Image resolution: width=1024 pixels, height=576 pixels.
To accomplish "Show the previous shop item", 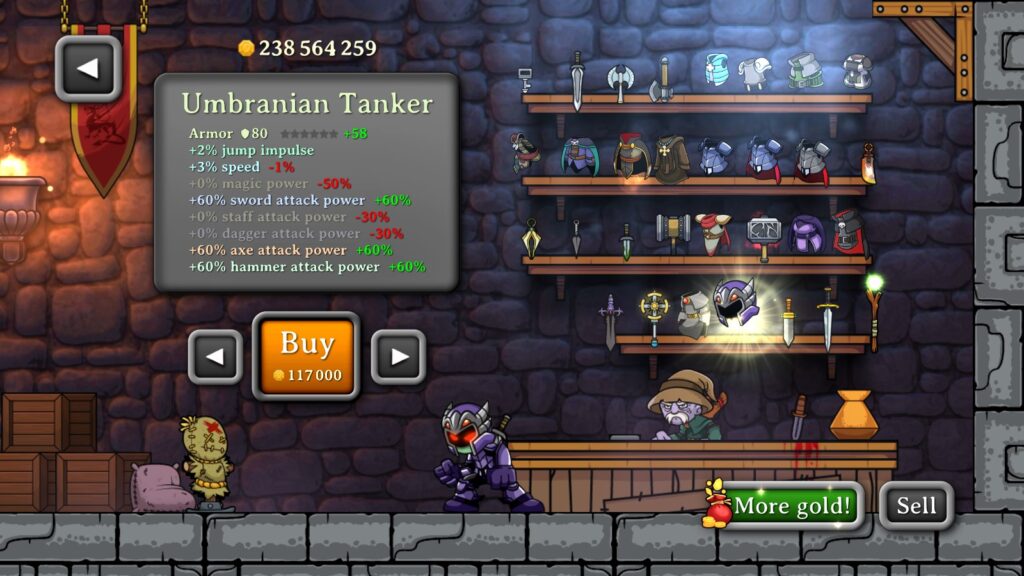I will coord(215,357).
